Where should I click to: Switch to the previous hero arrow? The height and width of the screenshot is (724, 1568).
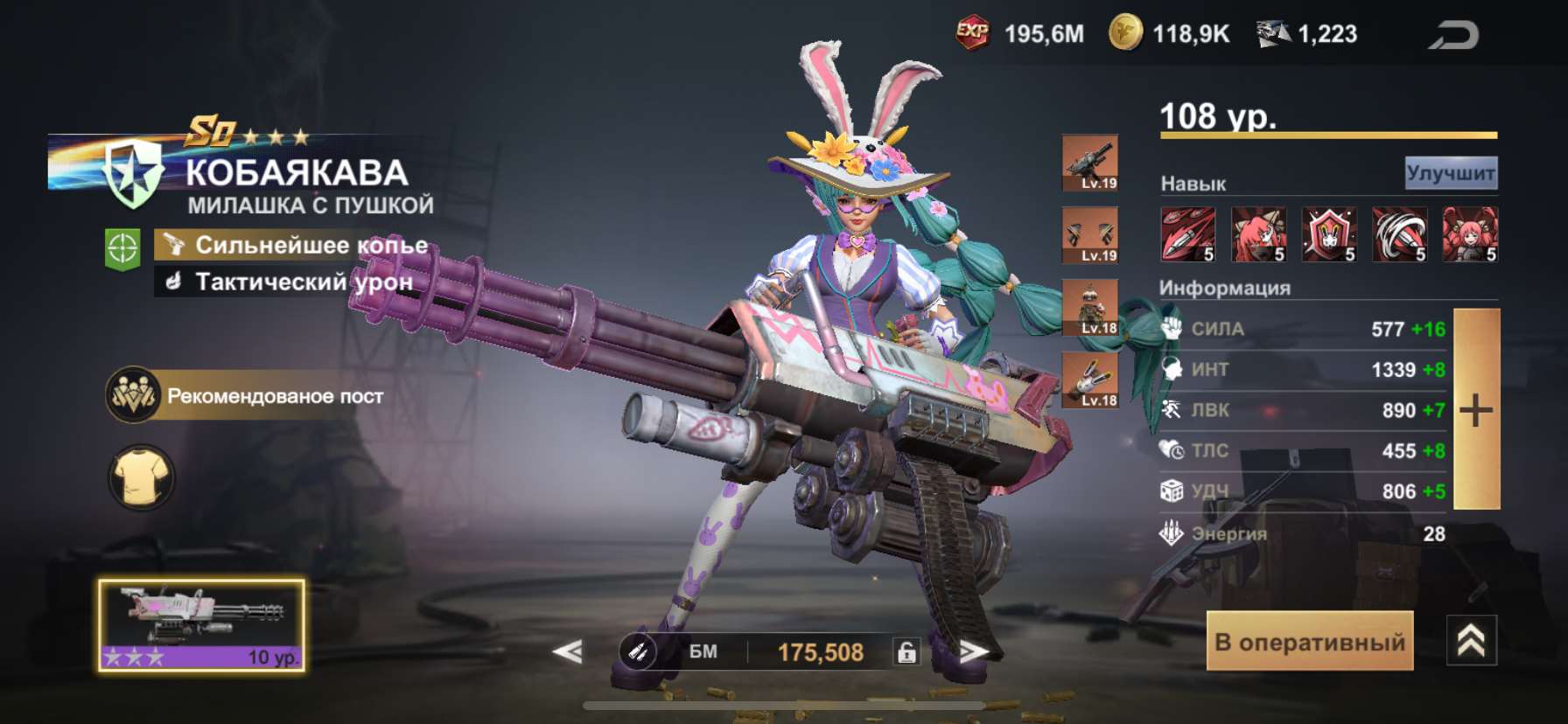(x=568, y=651)
